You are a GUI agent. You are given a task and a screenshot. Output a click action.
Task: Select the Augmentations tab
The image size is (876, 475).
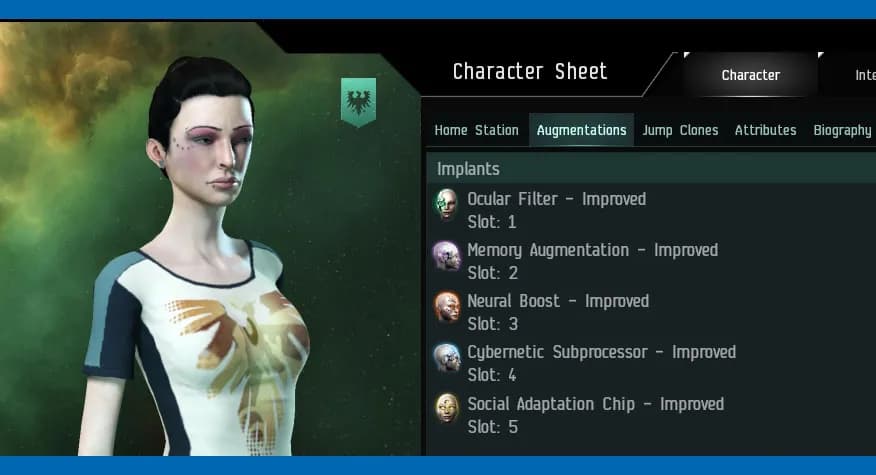coord(581,130)
